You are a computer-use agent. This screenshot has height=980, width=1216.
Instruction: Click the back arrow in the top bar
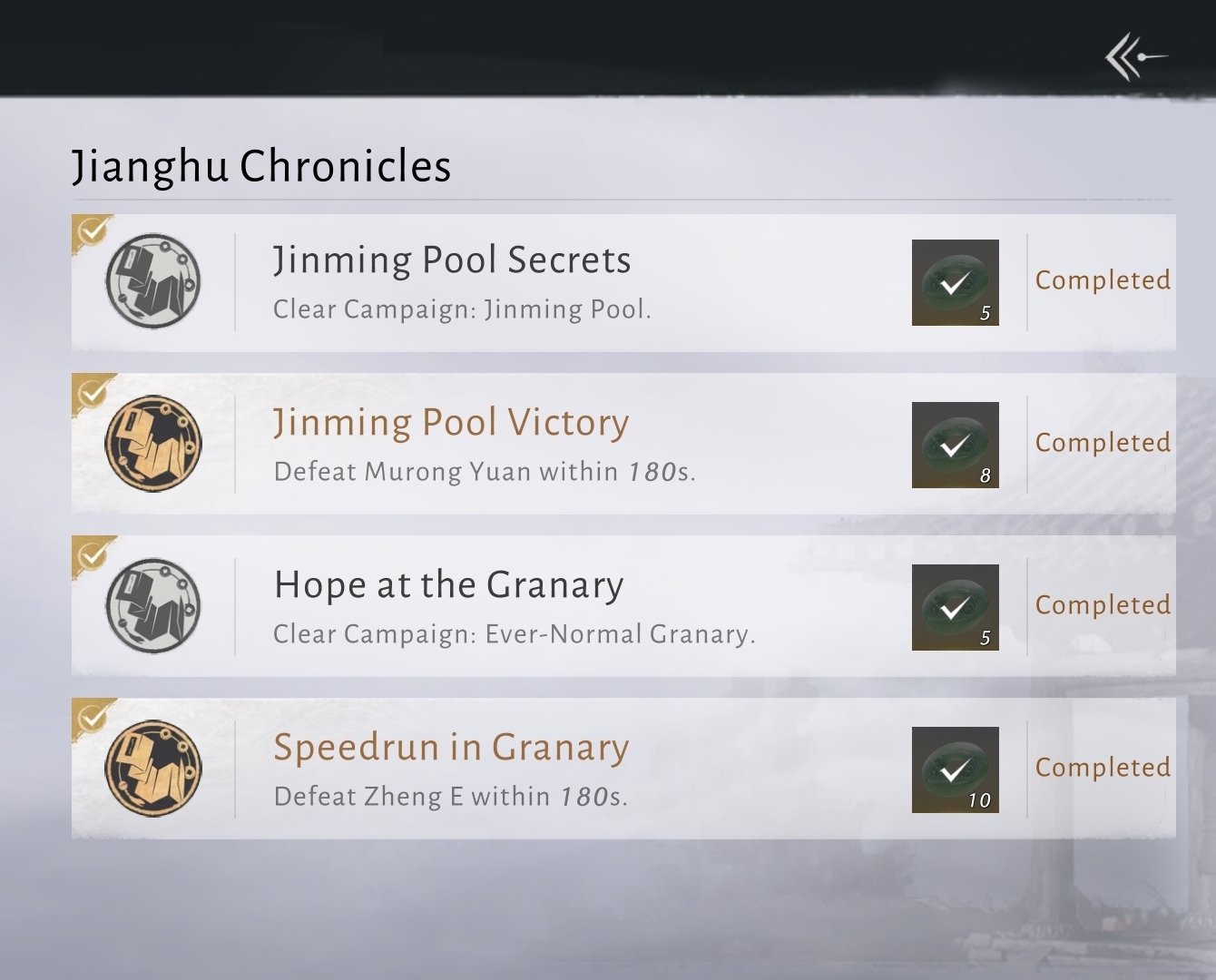click(1134, 57)
